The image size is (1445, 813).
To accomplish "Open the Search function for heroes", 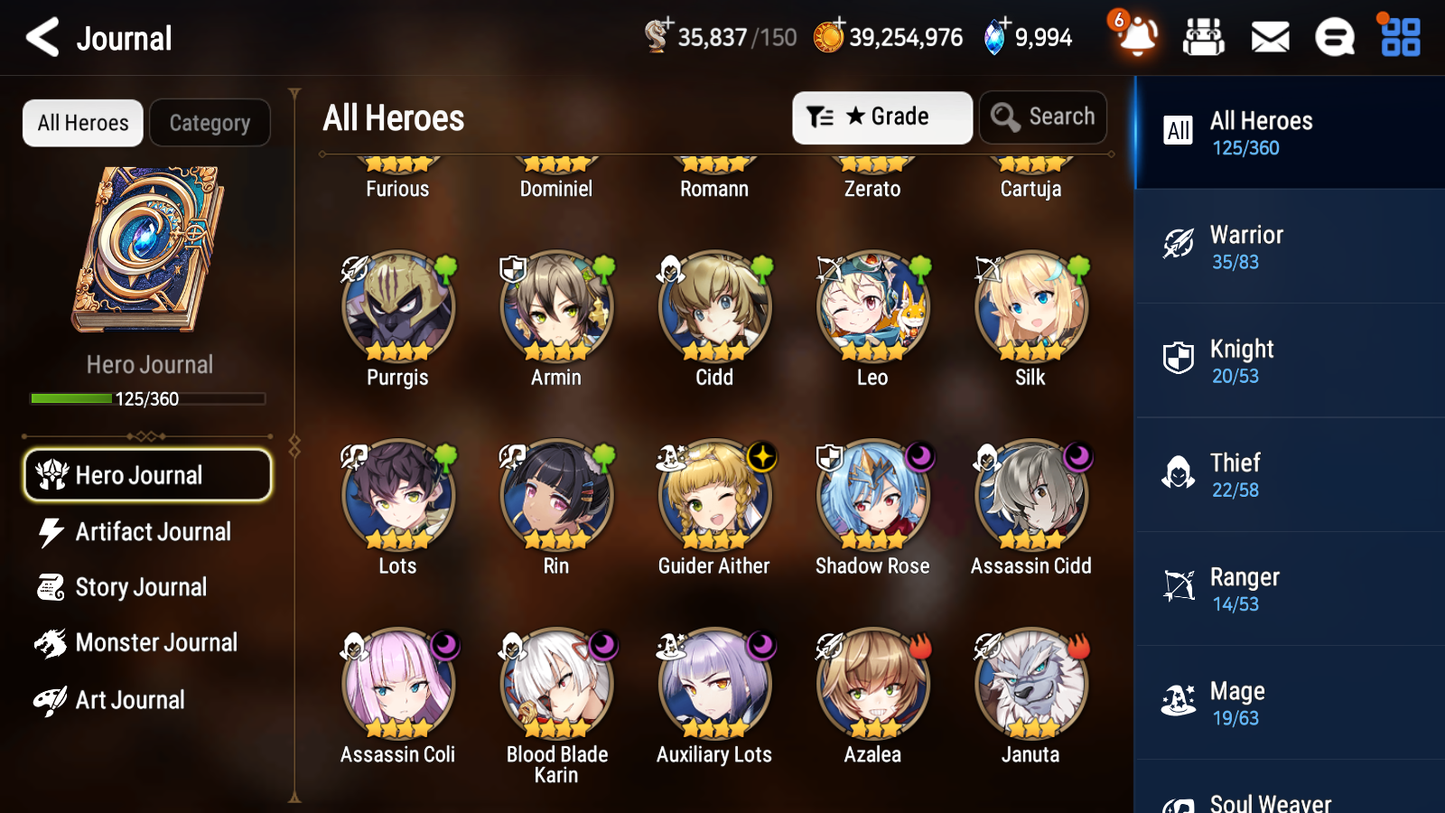I will (x=1043, y=117).
